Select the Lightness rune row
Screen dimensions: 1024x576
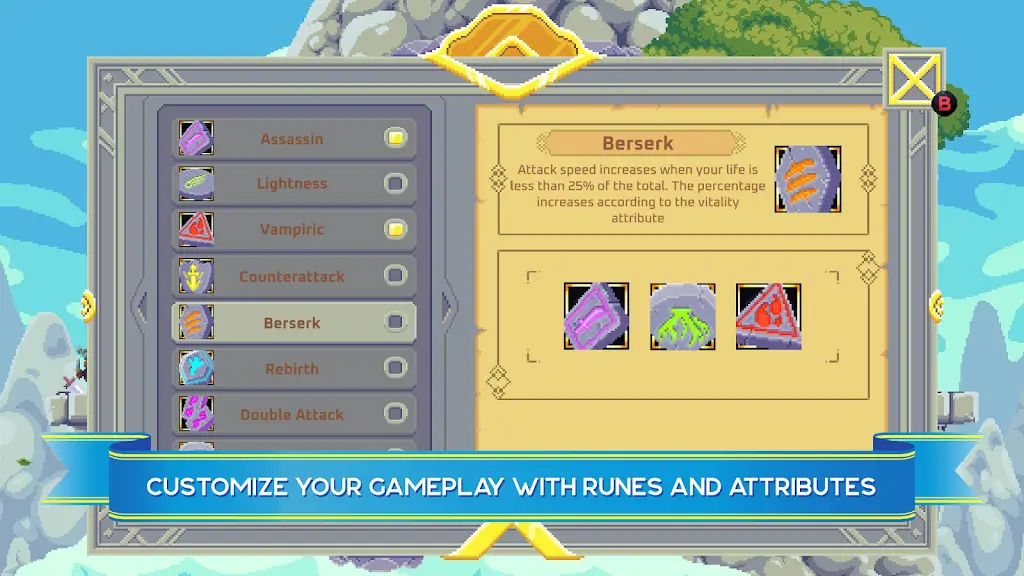[x=291, y=184]
